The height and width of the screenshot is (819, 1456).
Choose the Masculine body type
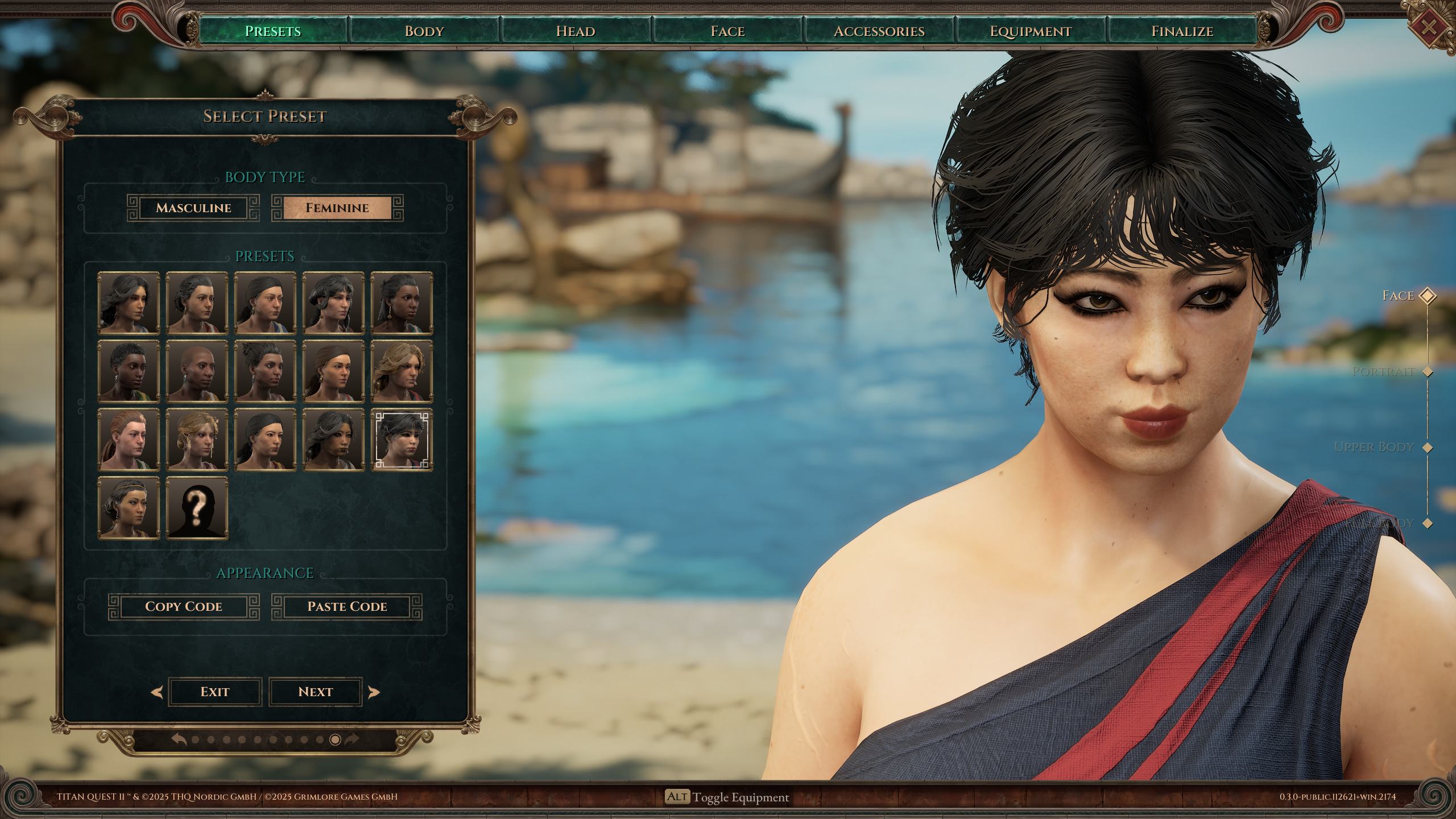(x=193, y=208)
